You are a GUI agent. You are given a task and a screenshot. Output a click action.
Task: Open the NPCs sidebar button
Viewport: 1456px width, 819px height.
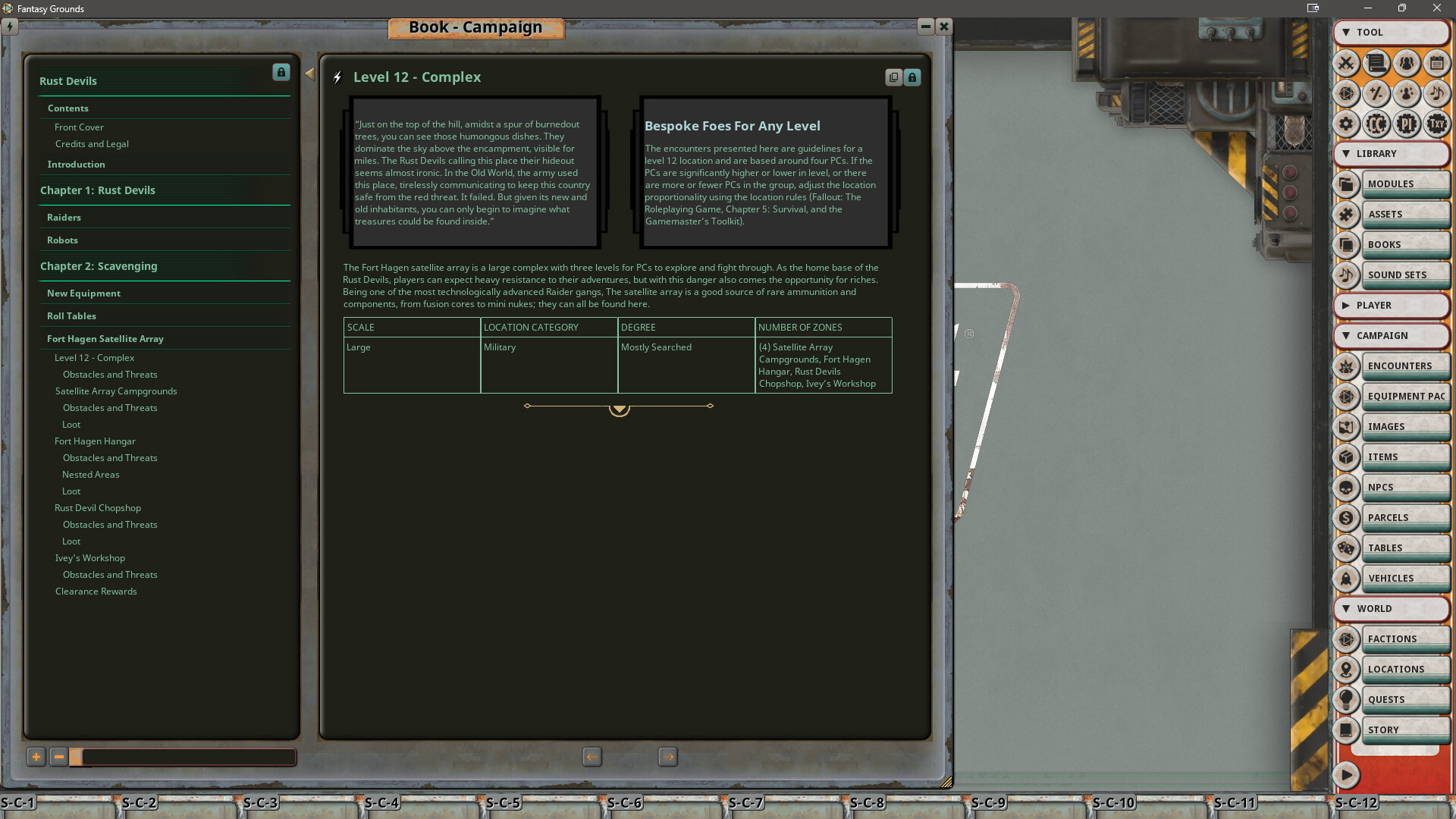click(x=1406, y=487)
